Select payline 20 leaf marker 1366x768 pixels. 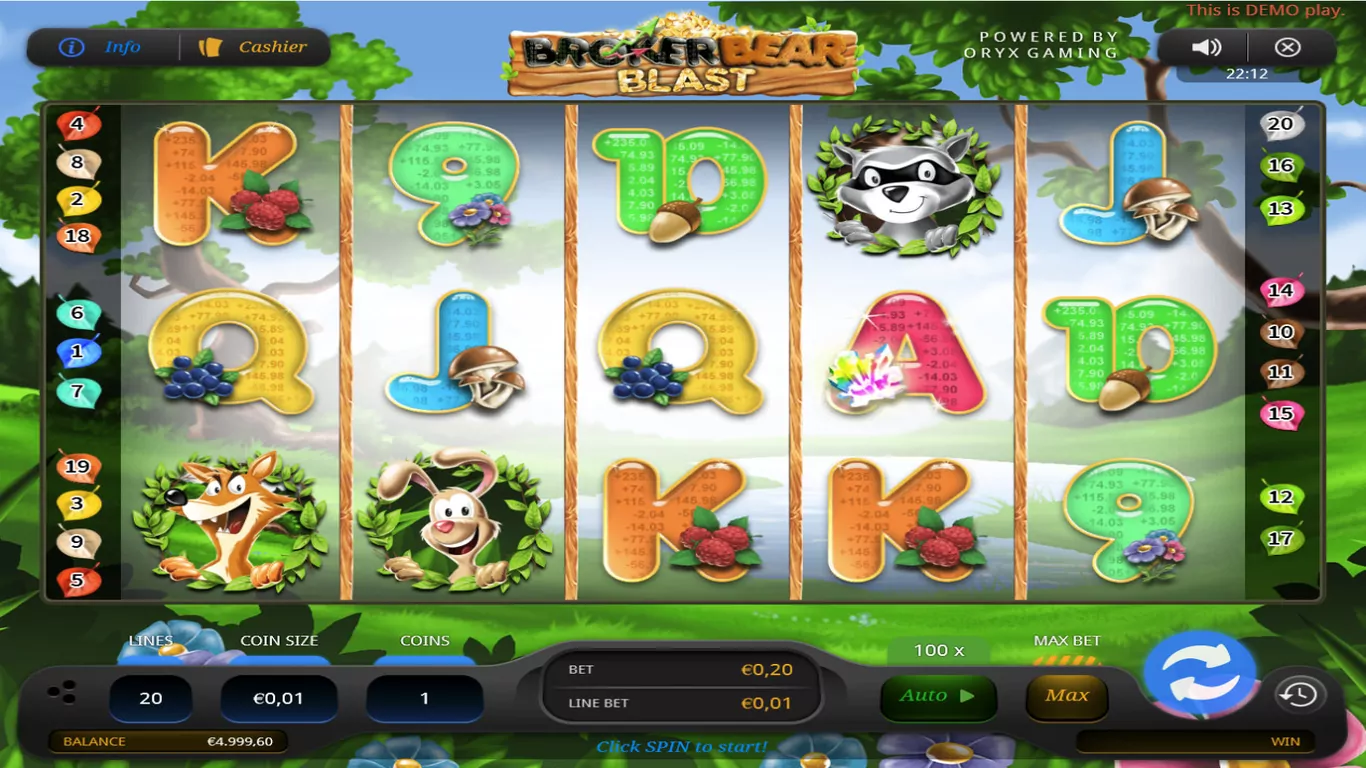click(1280, 125)
